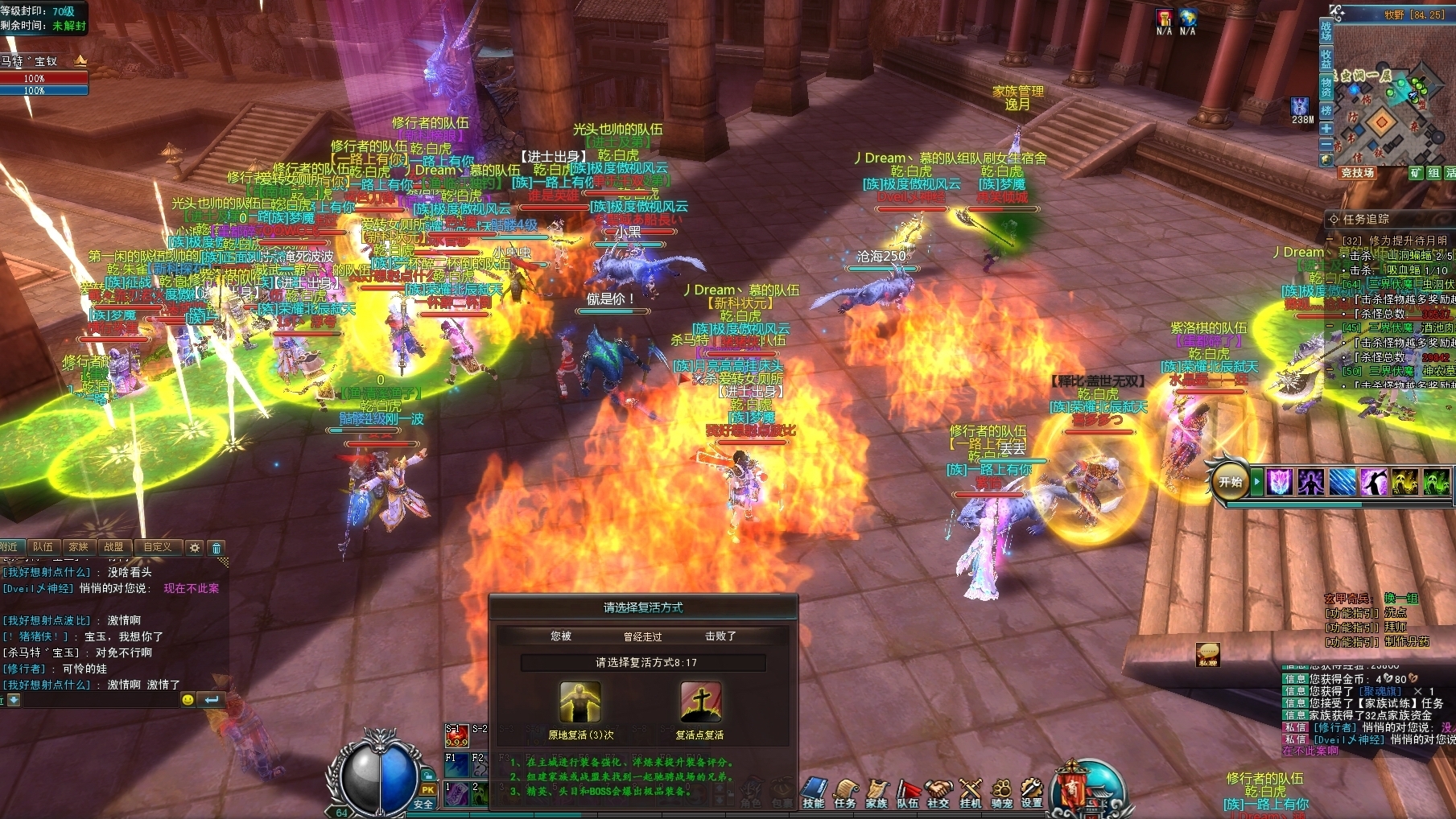The height and width of the screenshot is (819, 1456).
Task: Open the 战场 battlefield tab beside minimap
Action: coord(1326,31)
